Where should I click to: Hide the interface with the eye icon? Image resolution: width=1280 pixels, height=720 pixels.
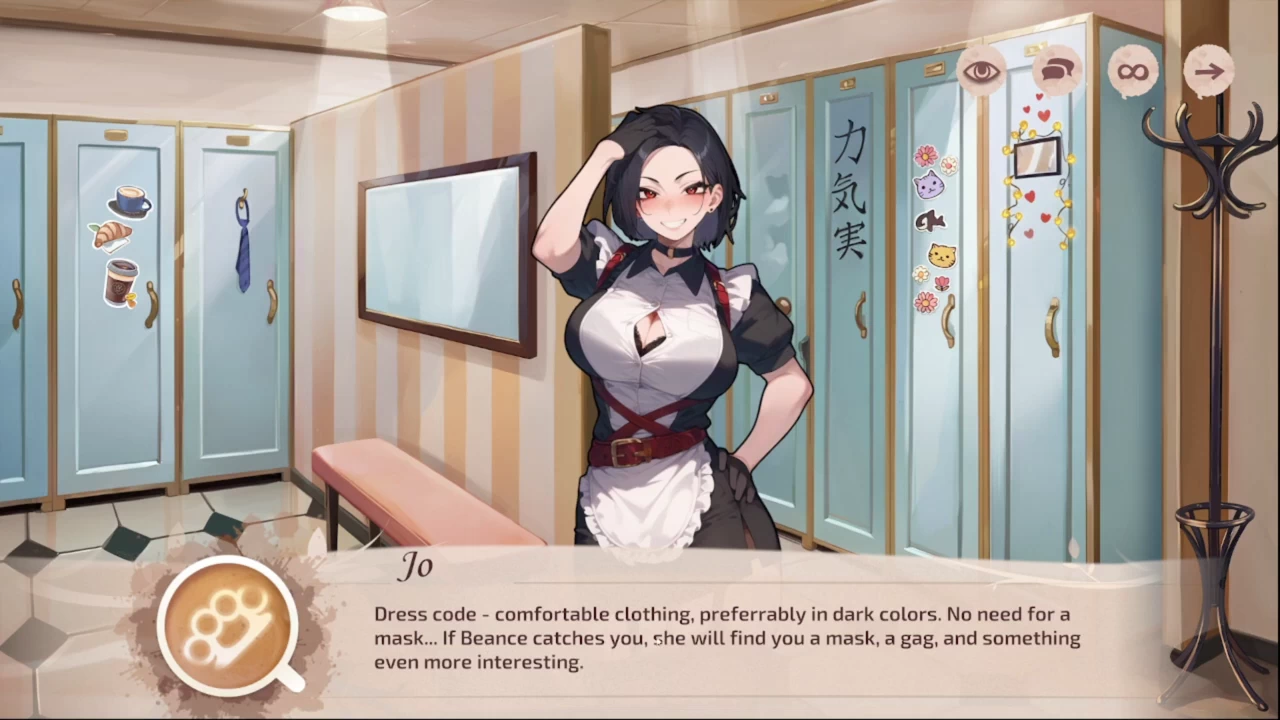point(981,71)
